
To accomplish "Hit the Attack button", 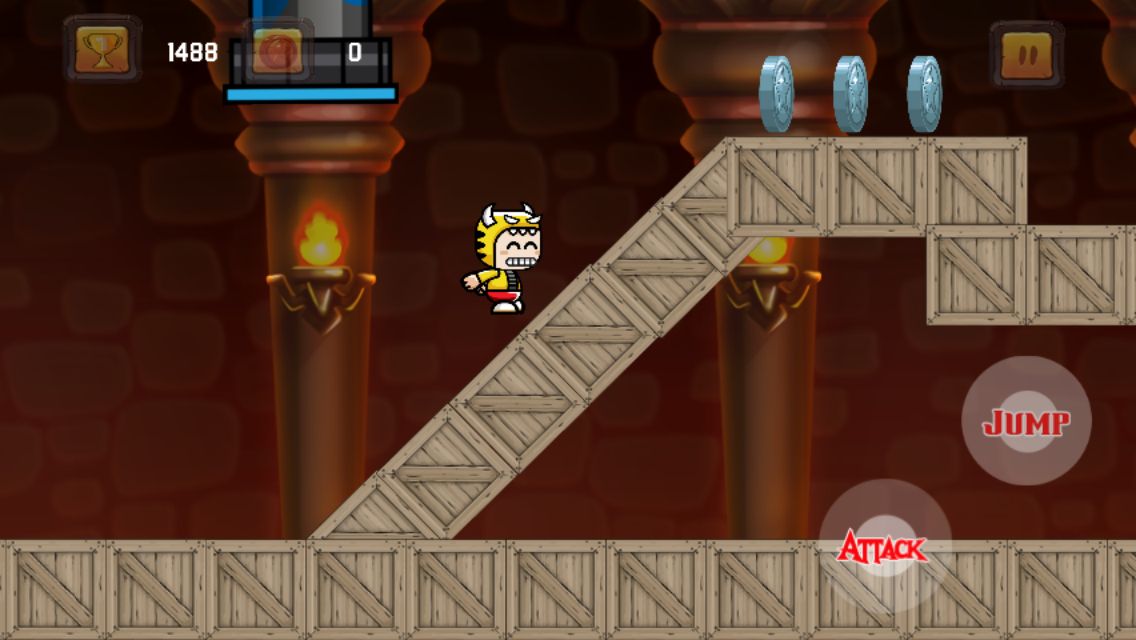I will click(x=883, y=546).
